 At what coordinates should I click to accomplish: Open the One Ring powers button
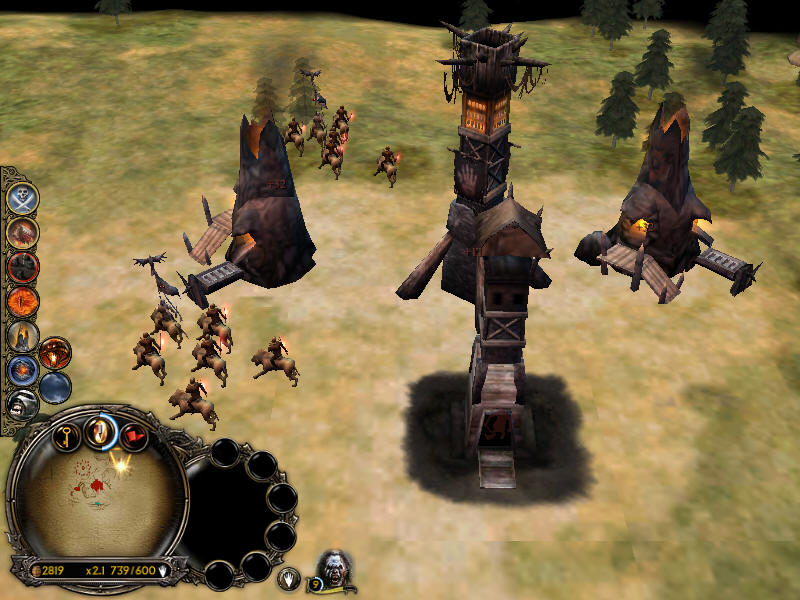tap(101, 431)
